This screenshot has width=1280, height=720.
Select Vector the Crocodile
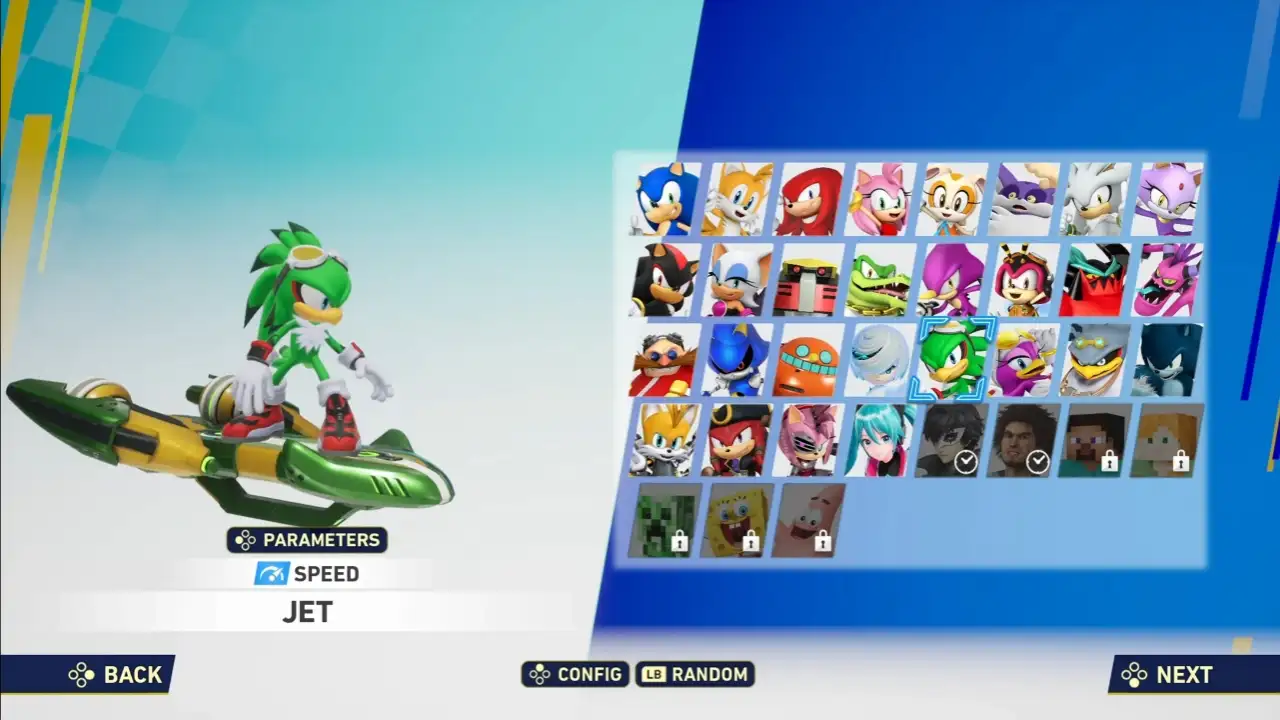coord(878,280)
